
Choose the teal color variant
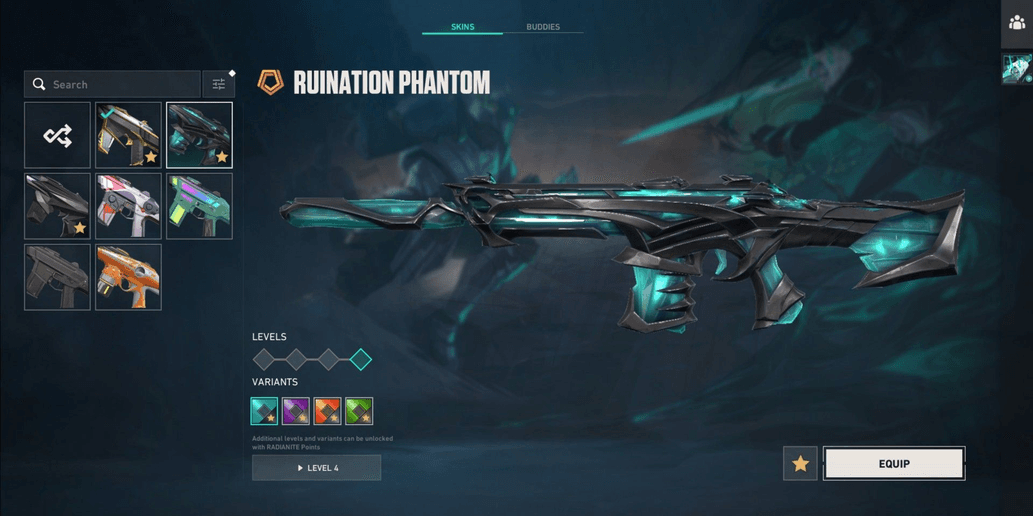click(x=264, y=411)
